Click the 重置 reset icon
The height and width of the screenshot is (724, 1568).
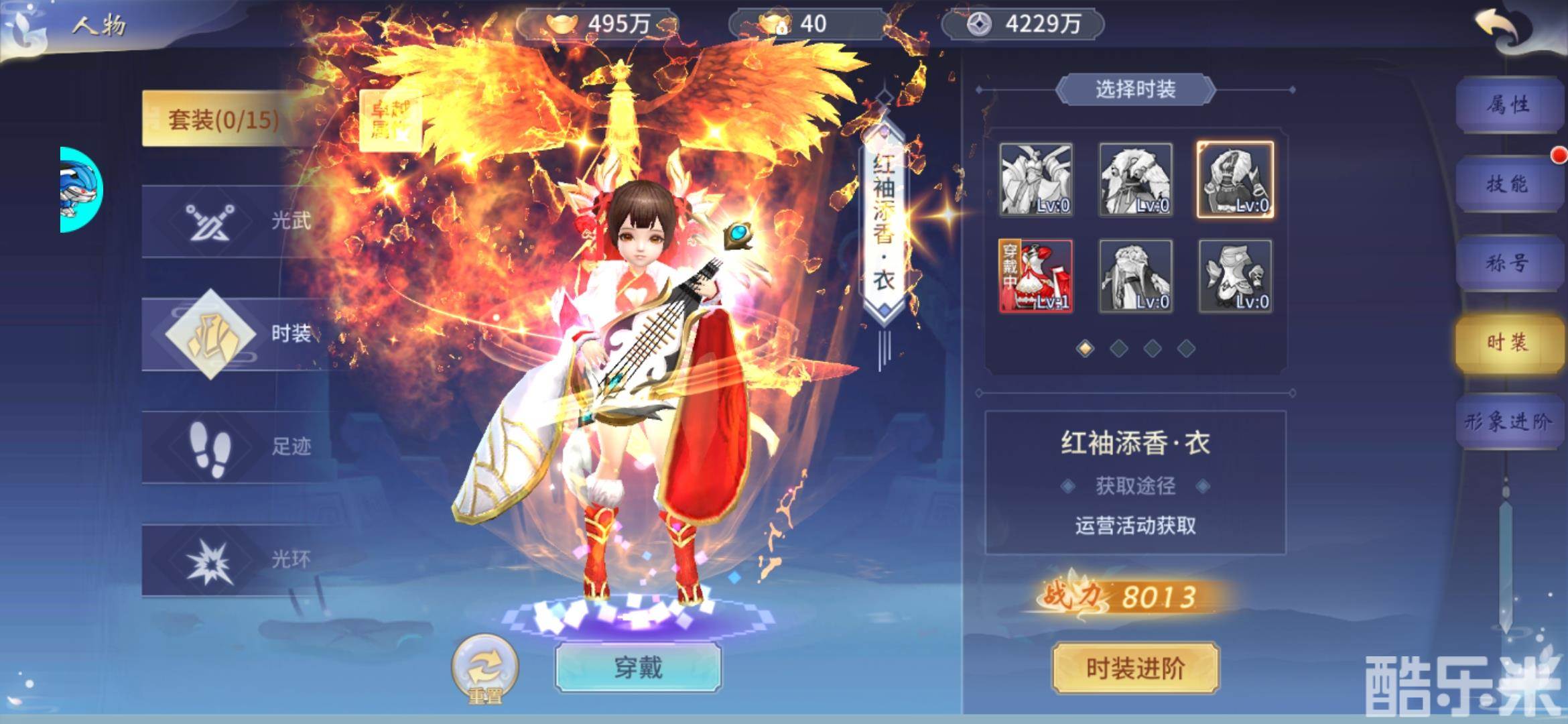[484, 666]
